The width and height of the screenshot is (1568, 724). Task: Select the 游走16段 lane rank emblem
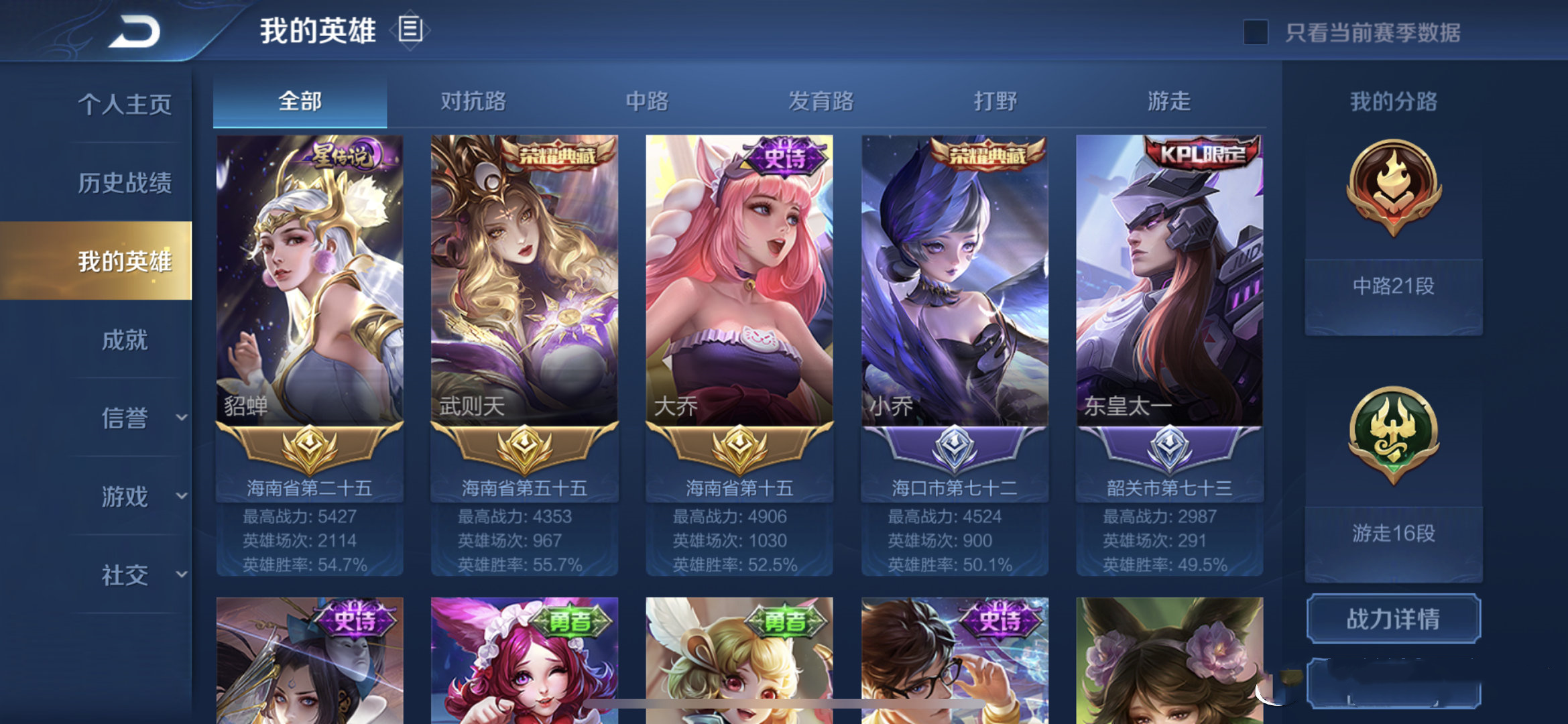(x=1393, y=436)
